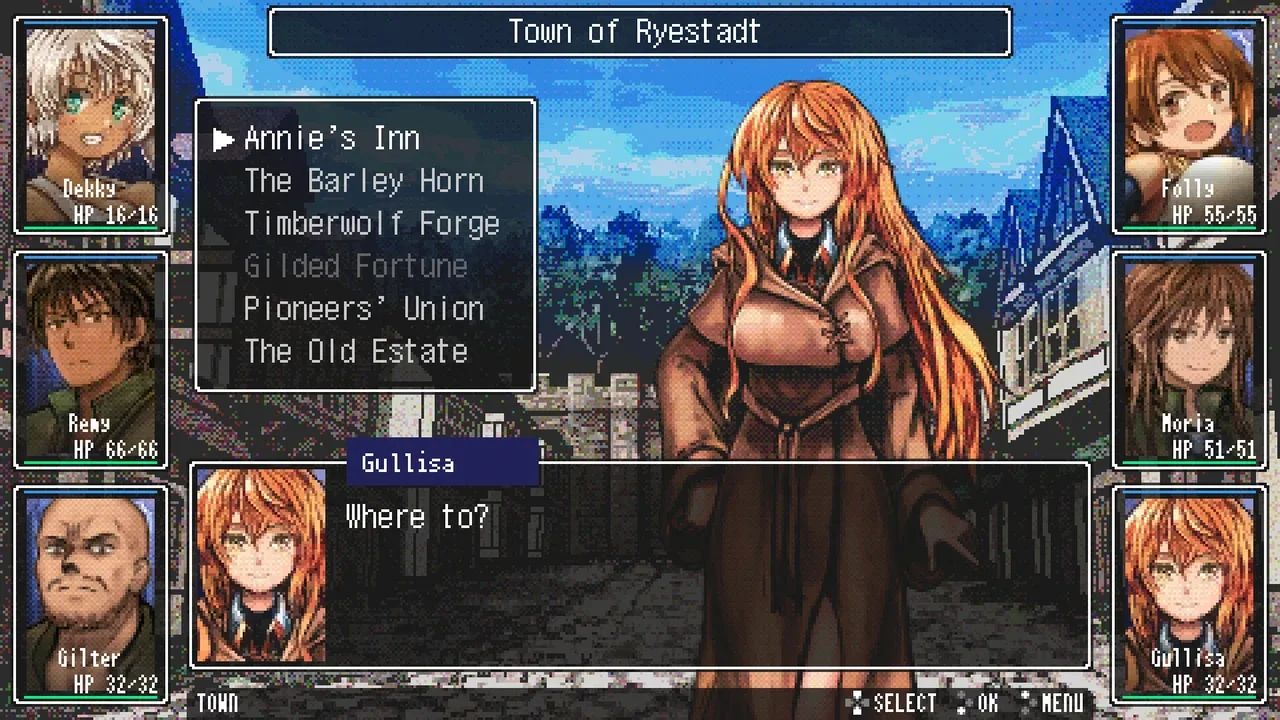Choose The Barley Horn destination
Screen dimensions: 1280x720
364,181
